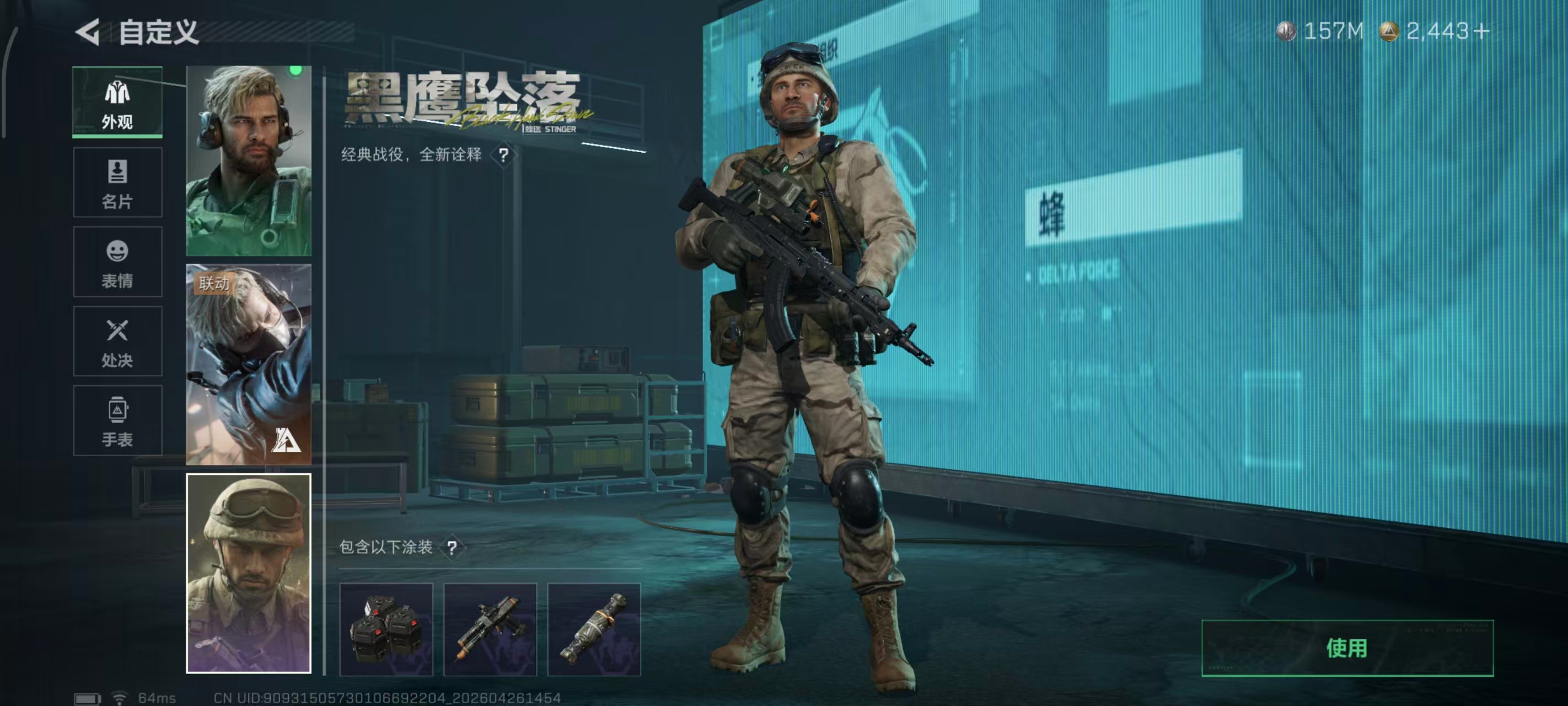Switch to the 外观 appearance tab
1568x706 pixels.
tap(117, 103)
